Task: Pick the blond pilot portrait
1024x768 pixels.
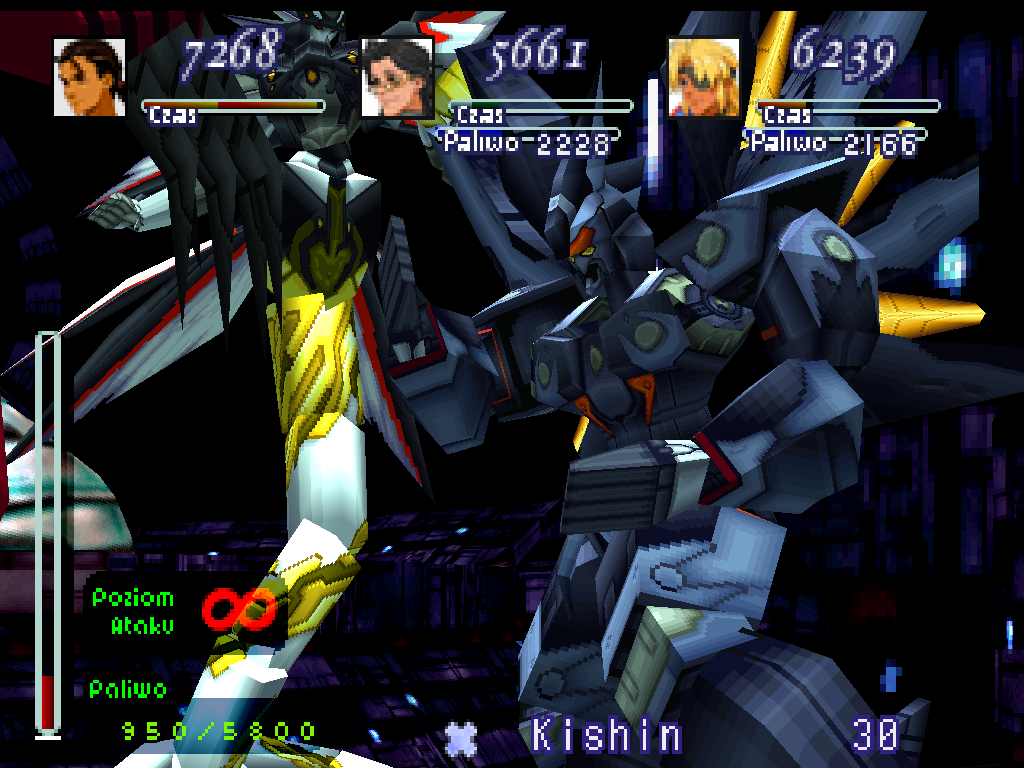Action: point(703,77)
